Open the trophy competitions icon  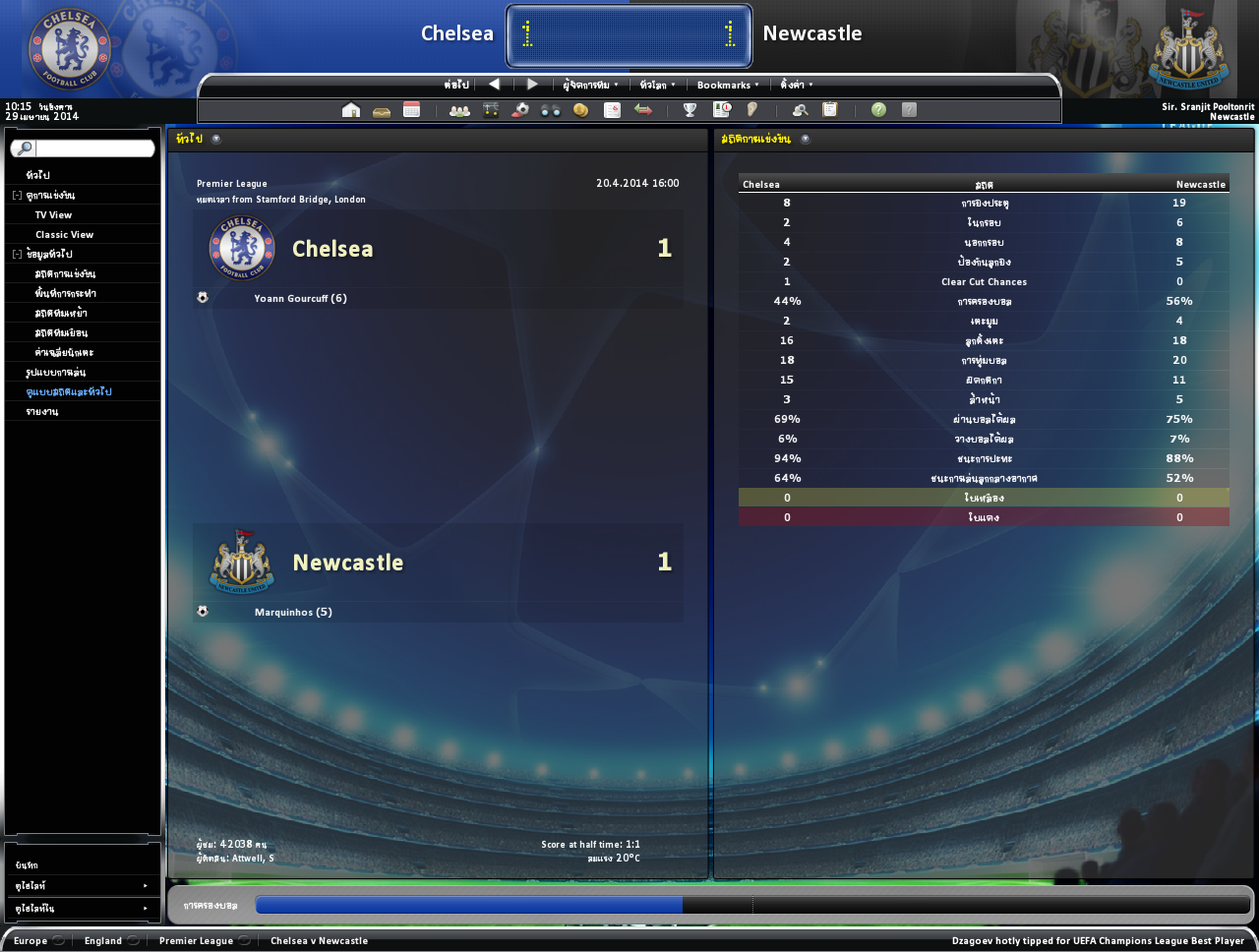tap(689, 110)
